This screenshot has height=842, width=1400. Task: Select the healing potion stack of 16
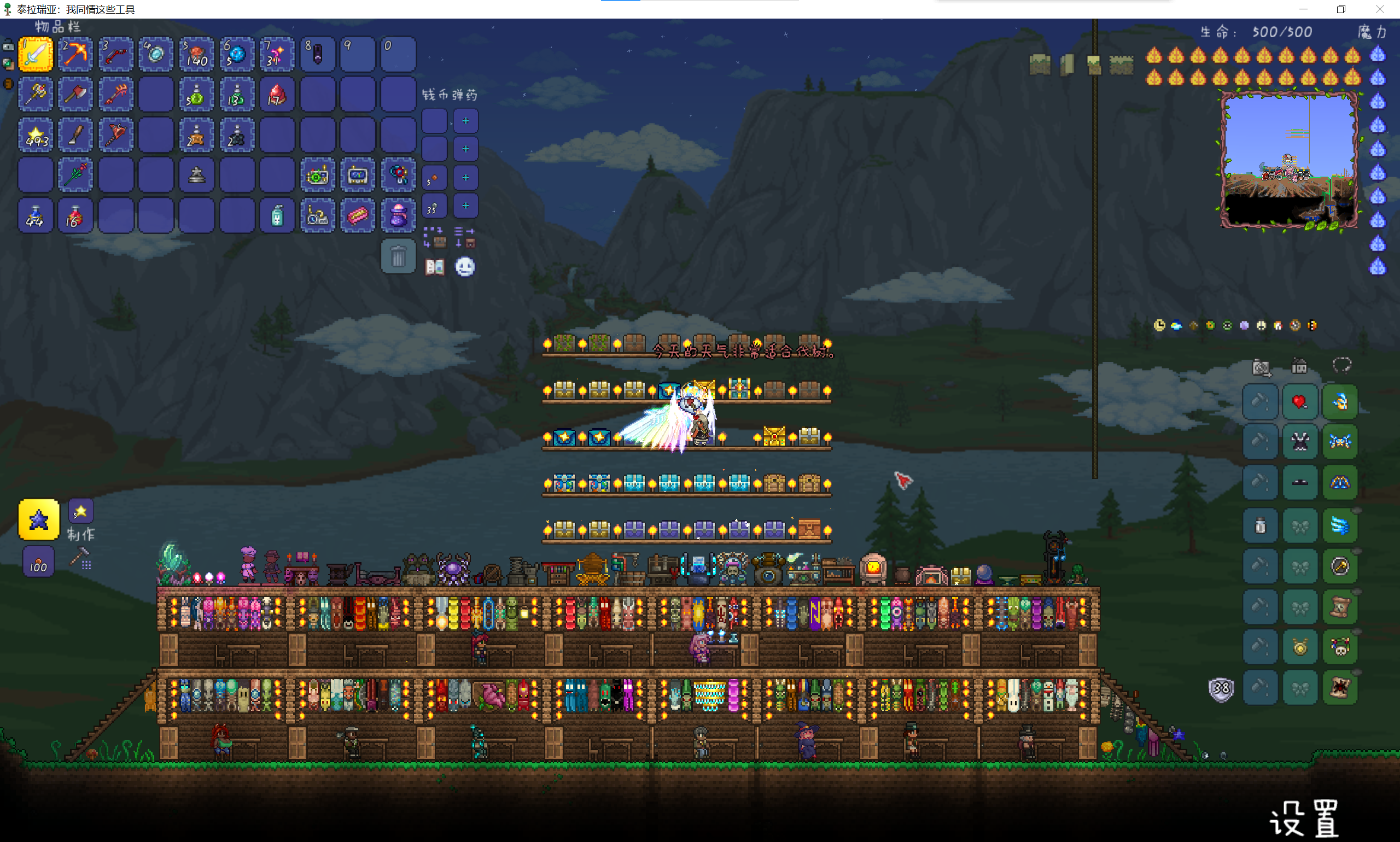[x=75, y=215]
